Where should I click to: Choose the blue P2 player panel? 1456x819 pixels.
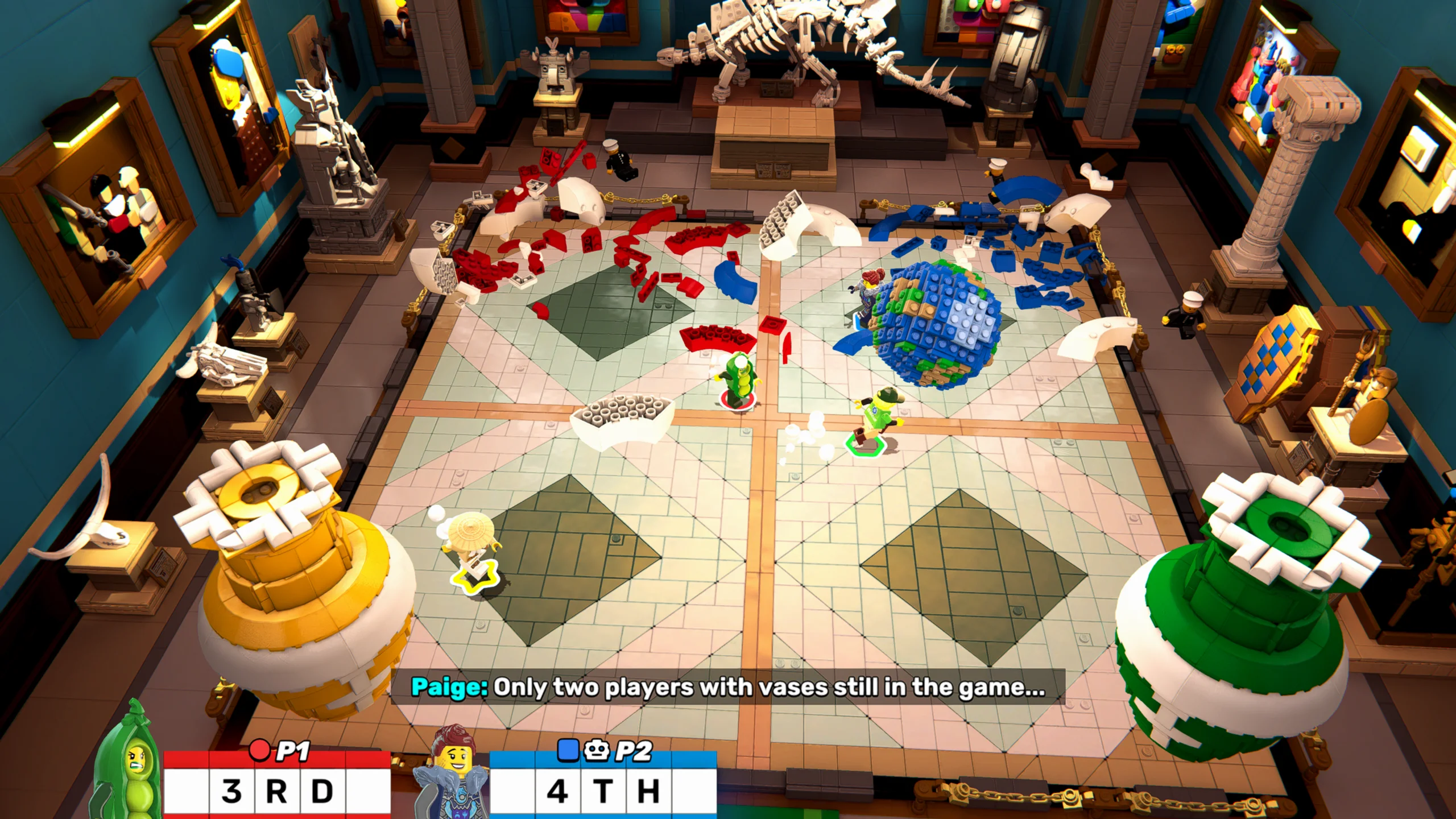(603, 785)
